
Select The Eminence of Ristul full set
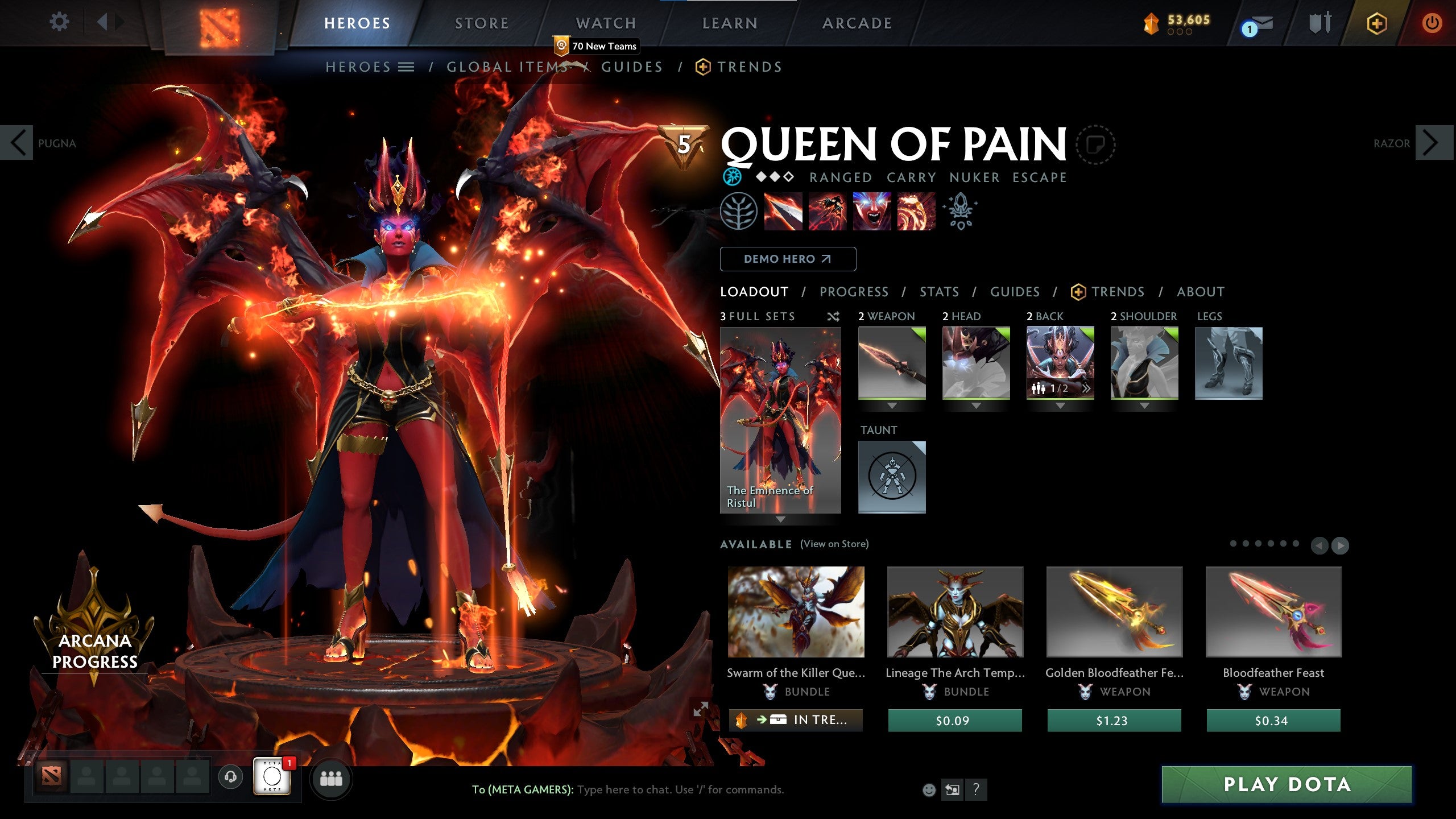(780, 420)
